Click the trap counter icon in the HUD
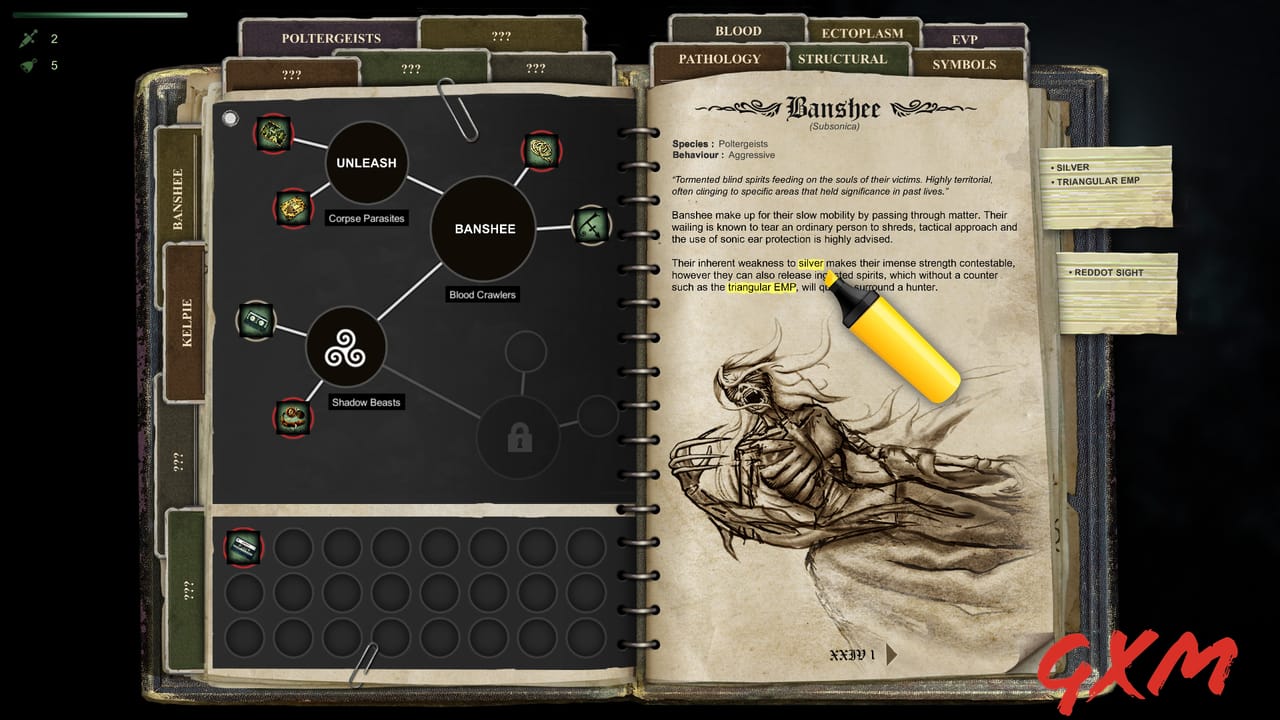 pyautogui.click(x=28, y=65)
